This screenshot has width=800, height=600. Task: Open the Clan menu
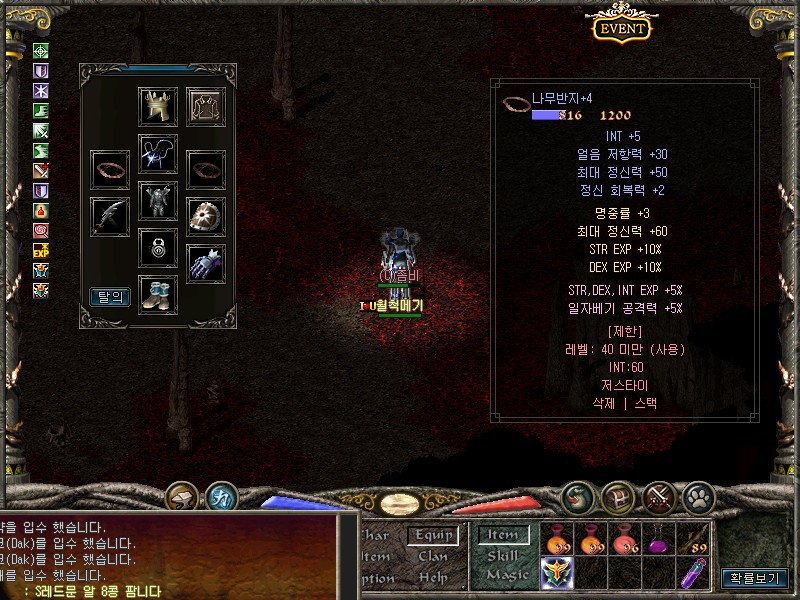click(x=433, y=556)
